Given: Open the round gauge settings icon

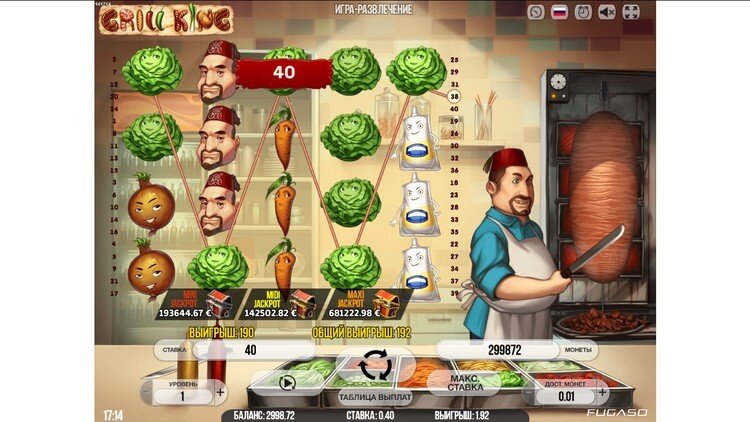Looking at the screenshot, I should 536,12.
